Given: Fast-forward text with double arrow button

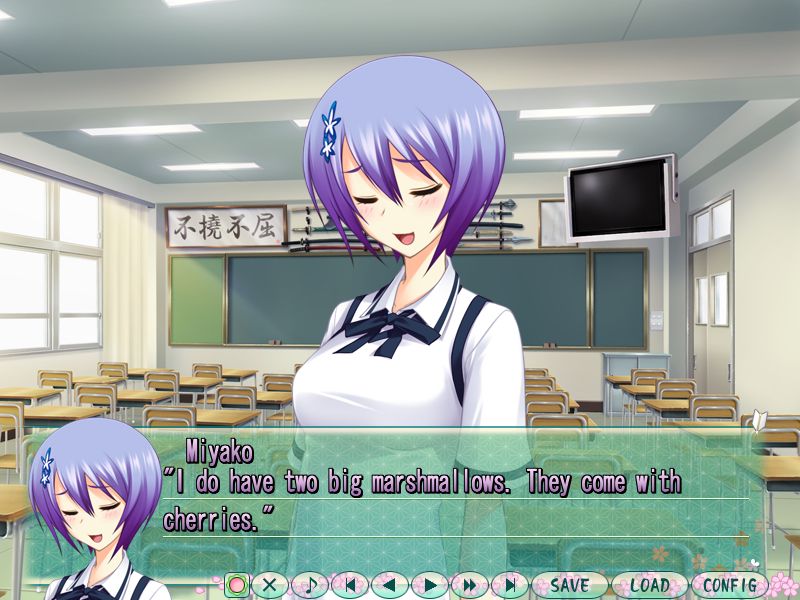Looking at the screenshot, I should point(469,585).
